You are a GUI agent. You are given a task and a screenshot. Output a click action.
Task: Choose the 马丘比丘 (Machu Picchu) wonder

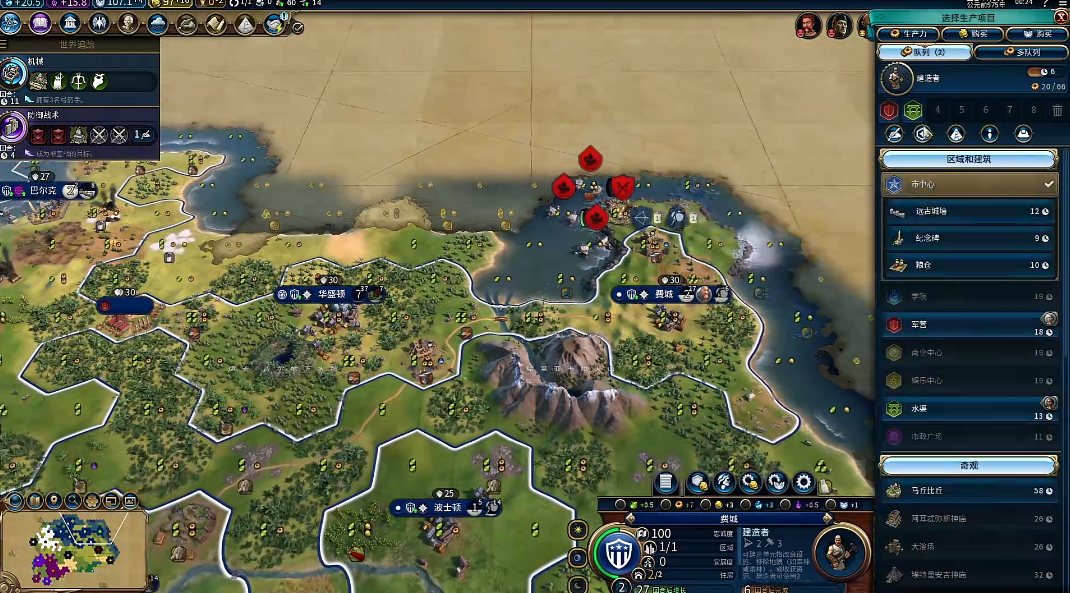tap(968, 491)
